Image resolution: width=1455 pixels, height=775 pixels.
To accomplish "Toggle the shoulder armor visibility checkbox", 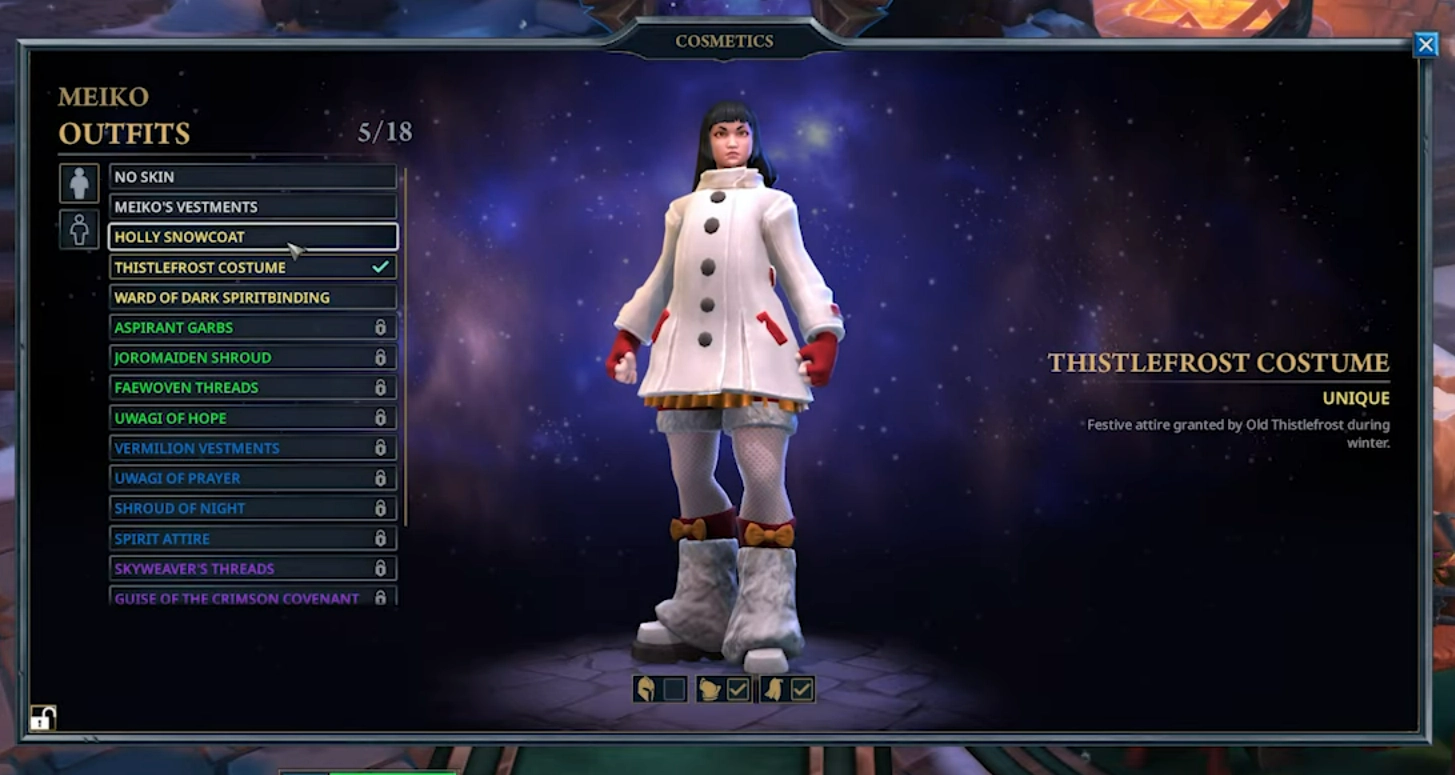I will click(x=738, y=689).
